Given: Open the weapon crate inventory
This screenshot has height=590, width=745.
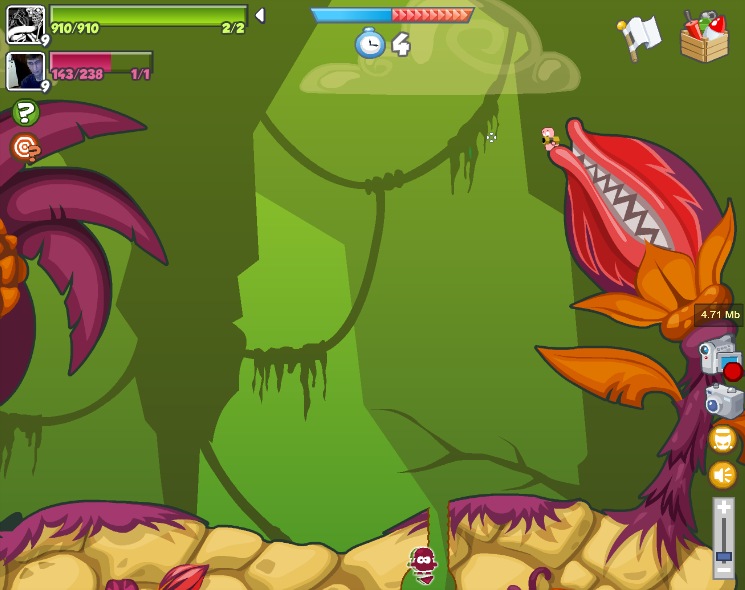Looking at the screenshot, I should [704, 37].
